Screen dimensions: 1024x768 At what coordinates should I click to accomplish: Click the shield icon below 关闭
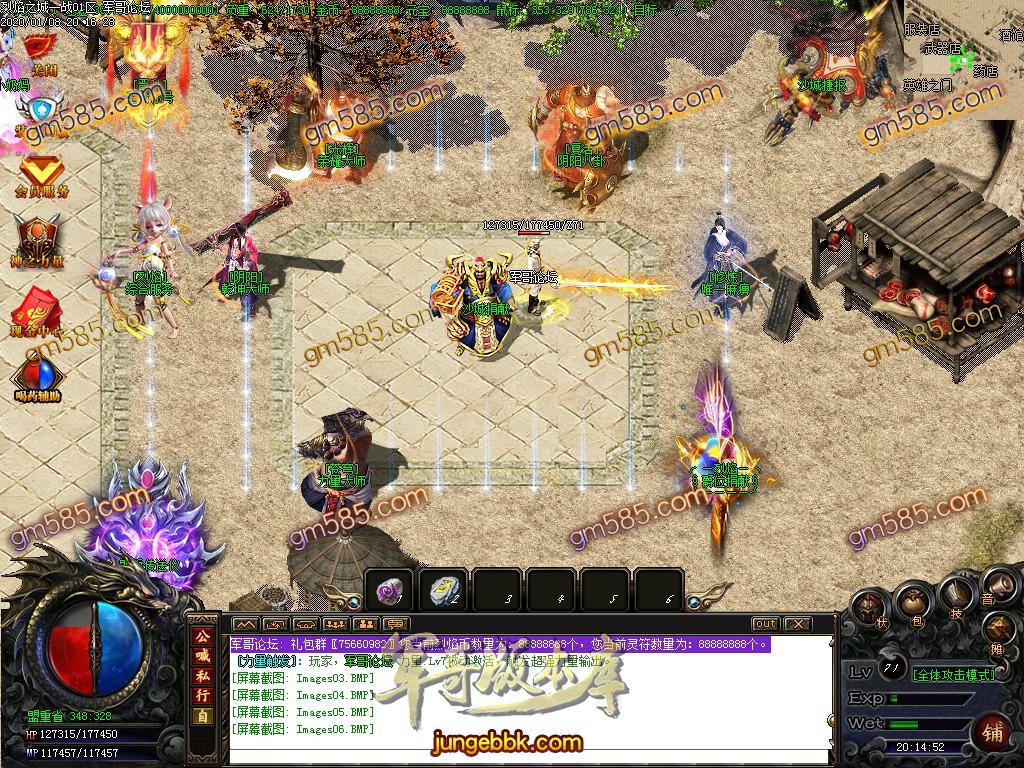pos(42,108)
